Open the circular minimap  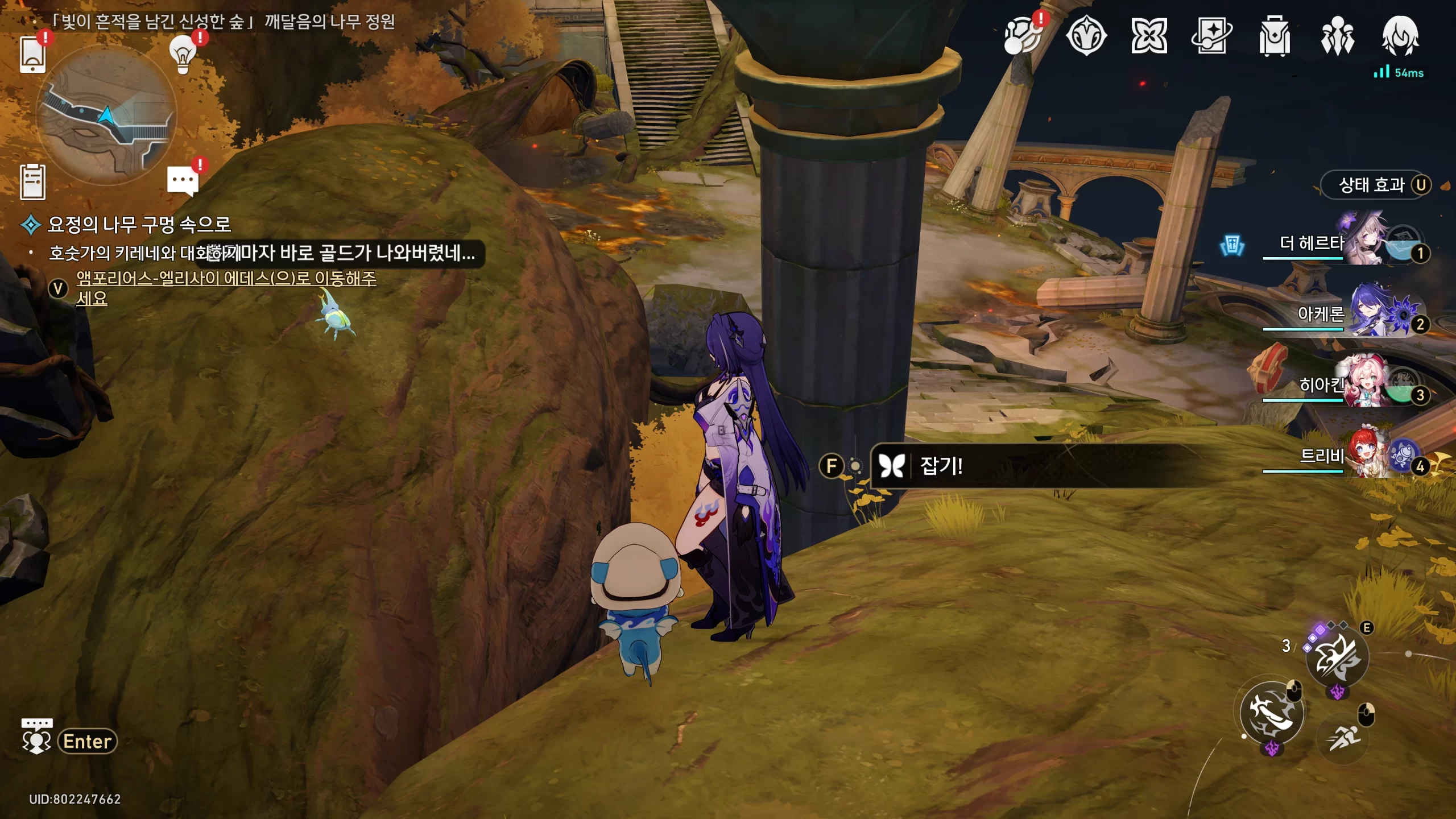(106, 117)
